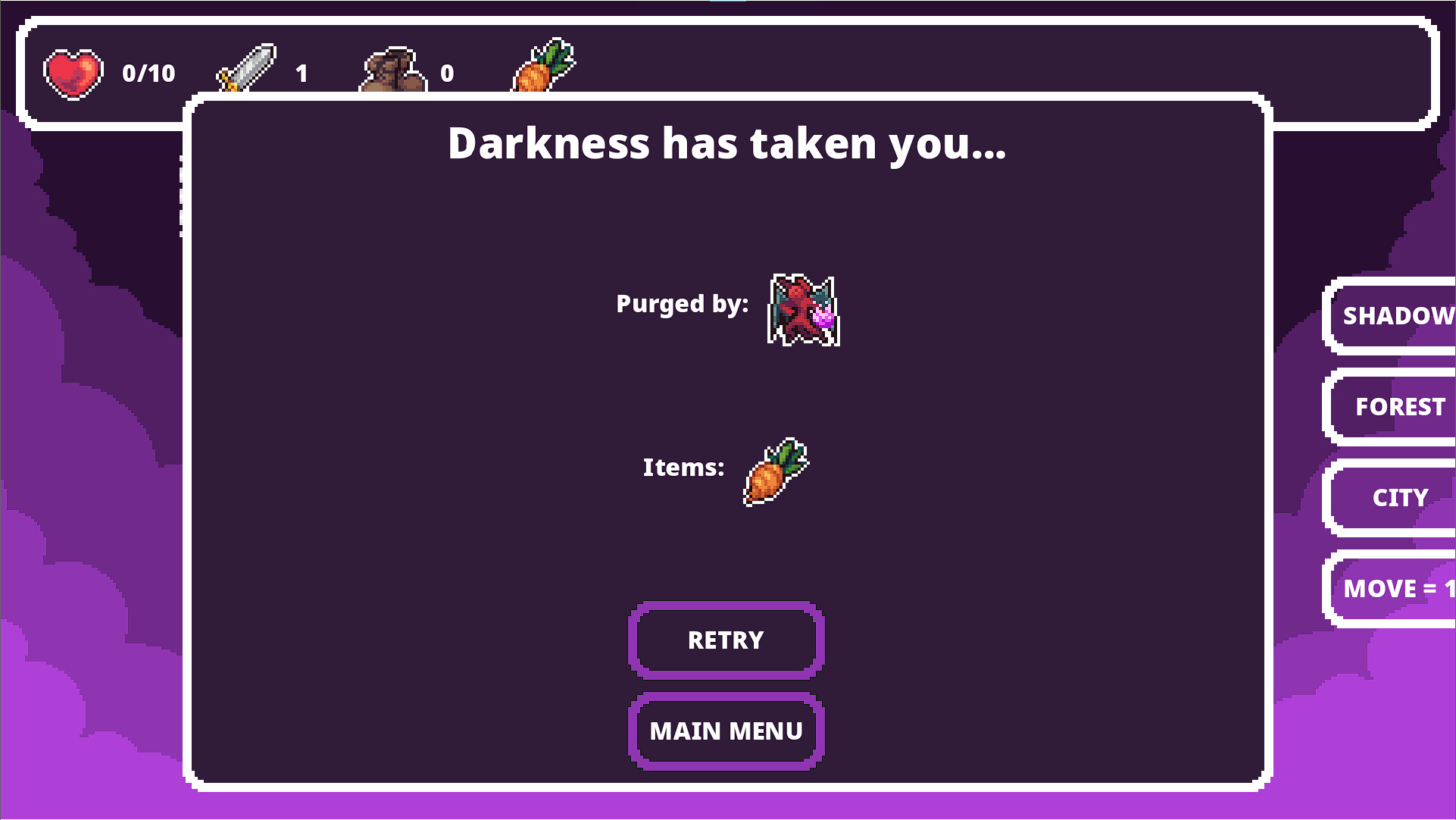This screenshot has width=1456, height=820.
Task: Click the Darkness has taken you title
Action: click(x=727, y=144)
